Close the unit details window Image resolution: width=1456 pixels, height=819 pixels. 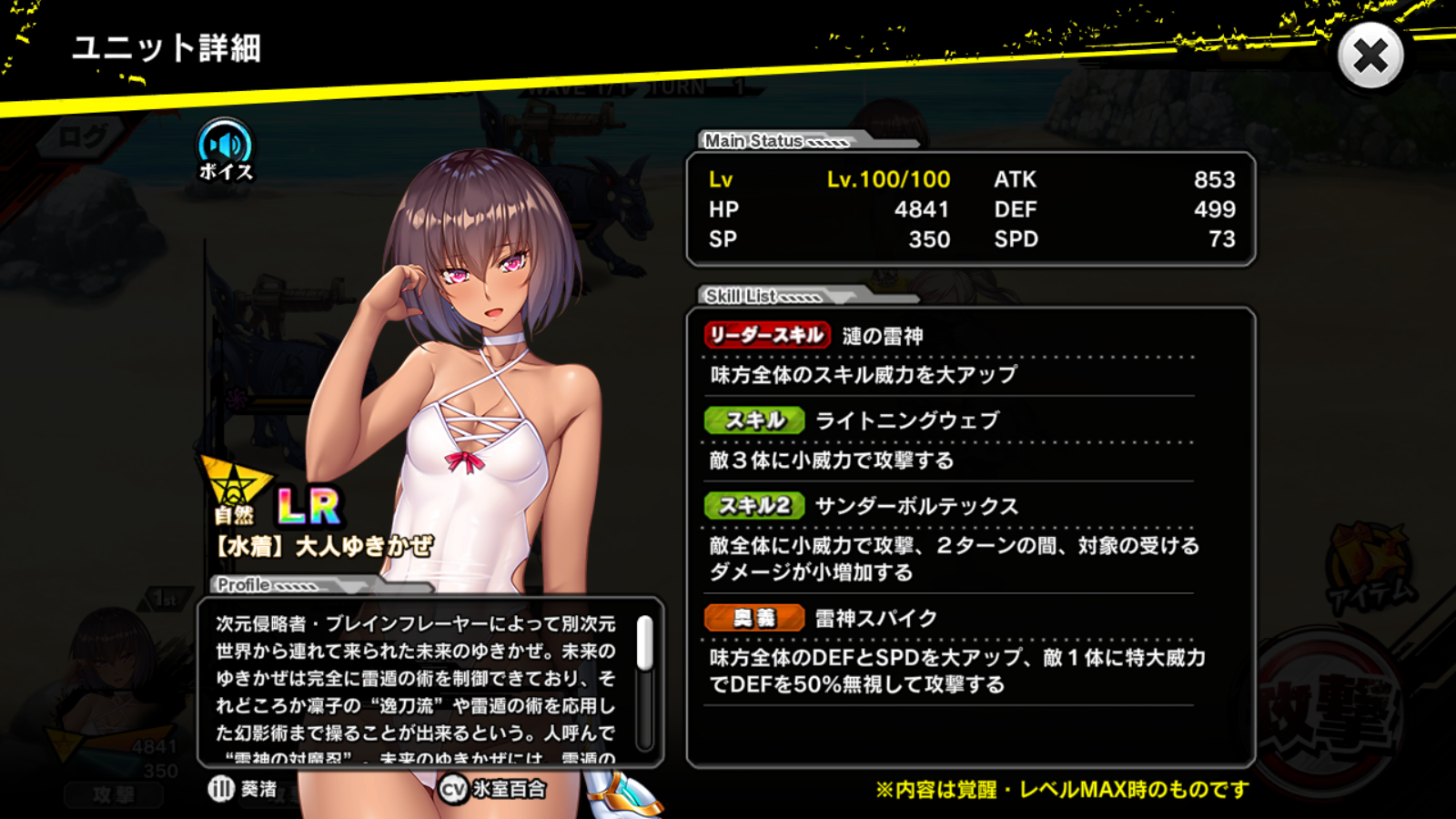[1370, 56]
